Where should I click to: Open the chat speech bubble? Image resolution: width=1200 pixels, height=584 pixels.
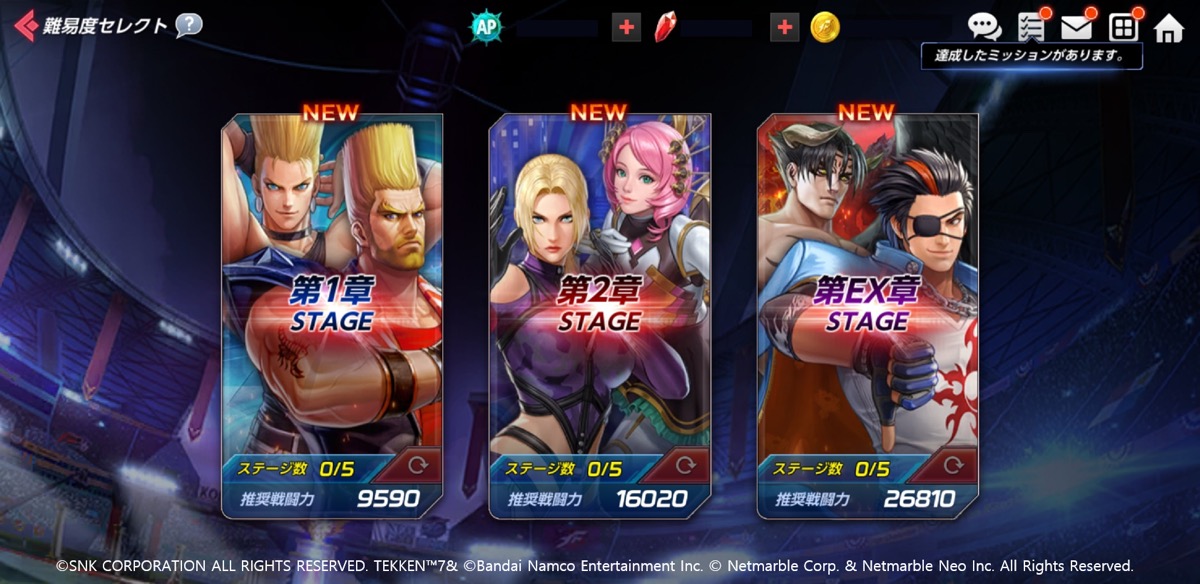point(984,27)
